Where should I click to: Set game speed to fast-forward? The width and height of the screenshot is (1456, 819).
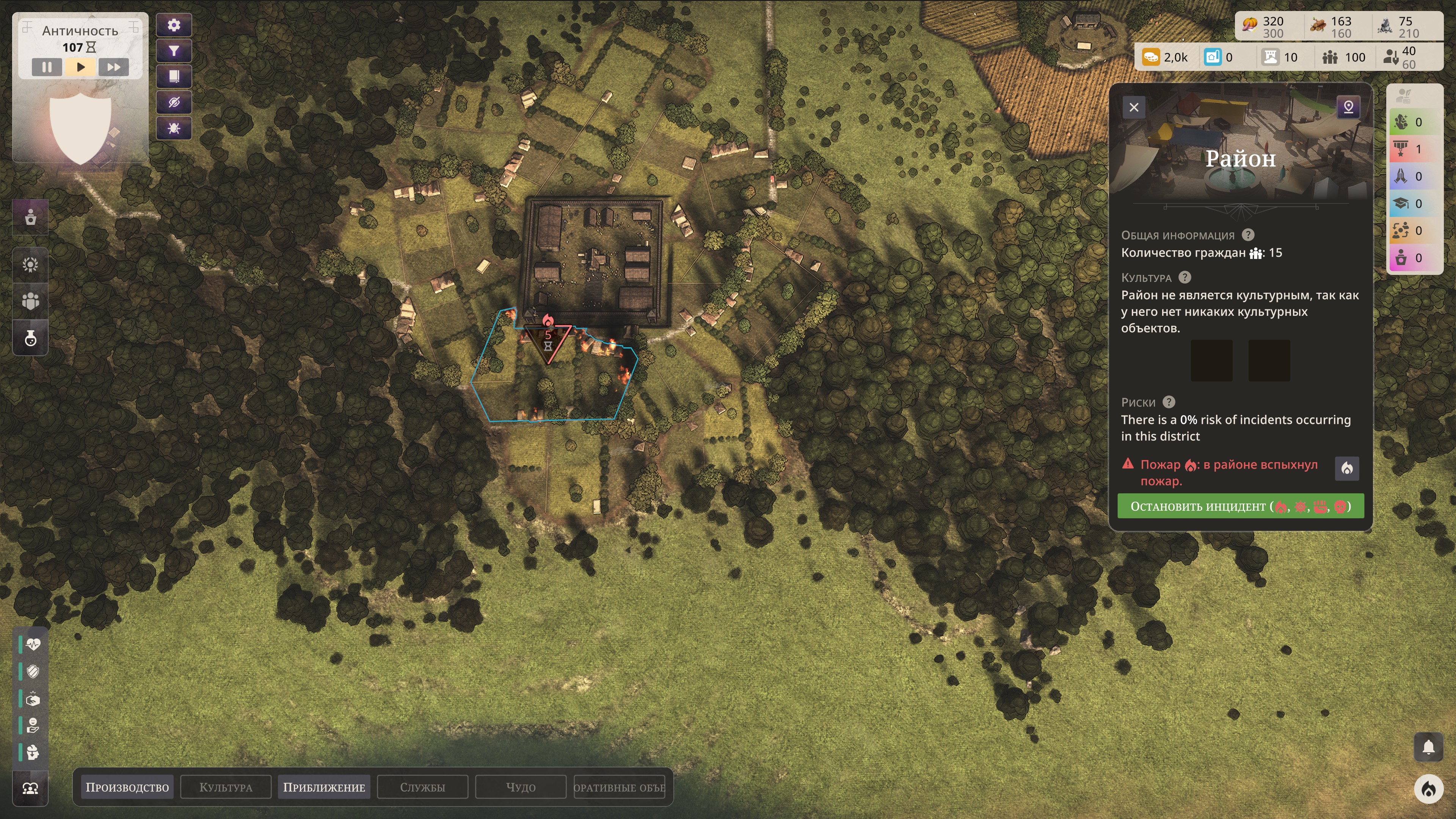pyautogui.click(x=114, y=67)
